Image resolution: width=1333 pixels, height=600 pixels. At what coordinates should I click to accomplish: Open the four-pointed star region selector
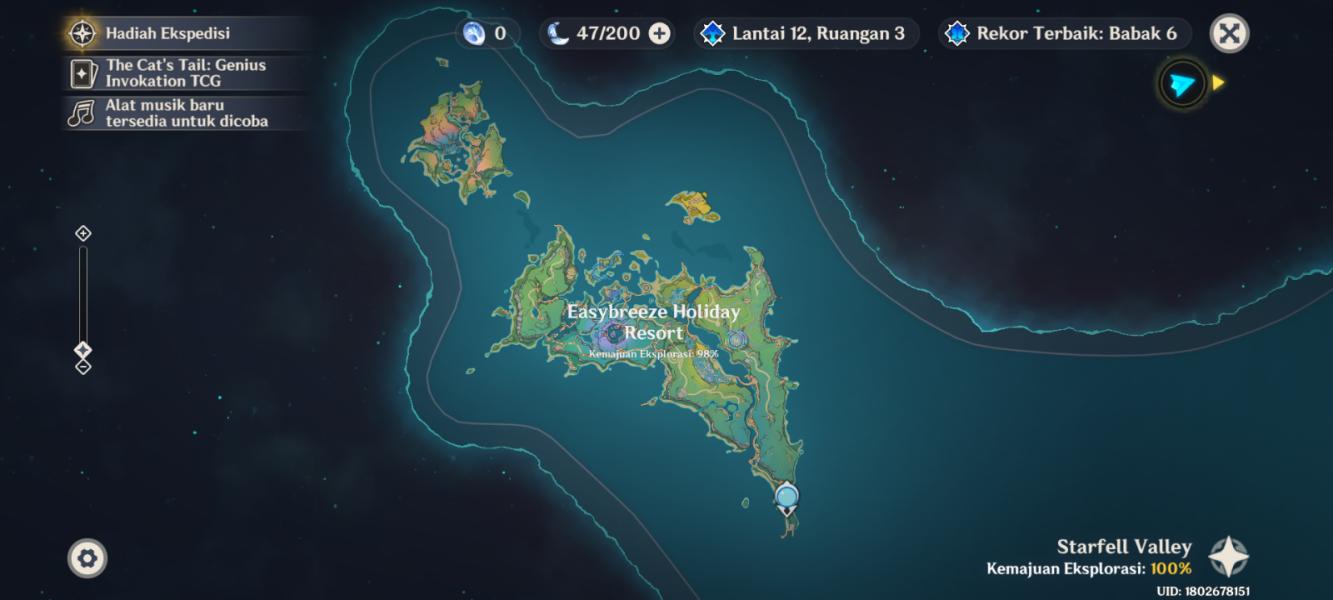1228,557
